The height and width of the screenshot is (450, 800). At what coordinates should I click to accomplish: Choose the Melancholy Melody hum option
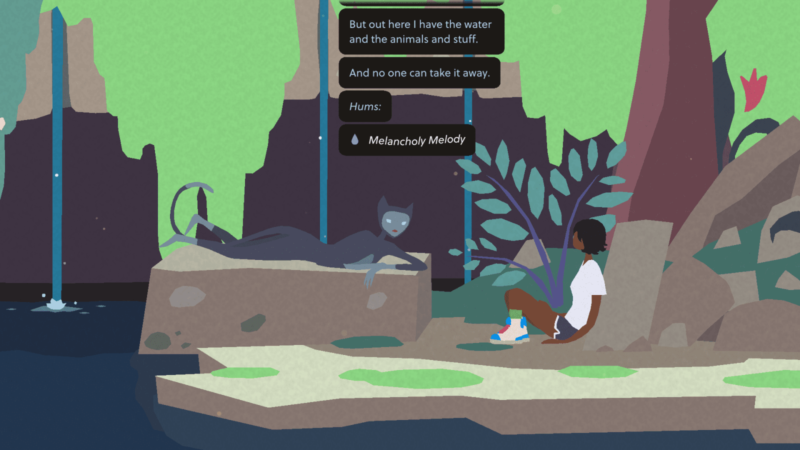click(407, 141)
